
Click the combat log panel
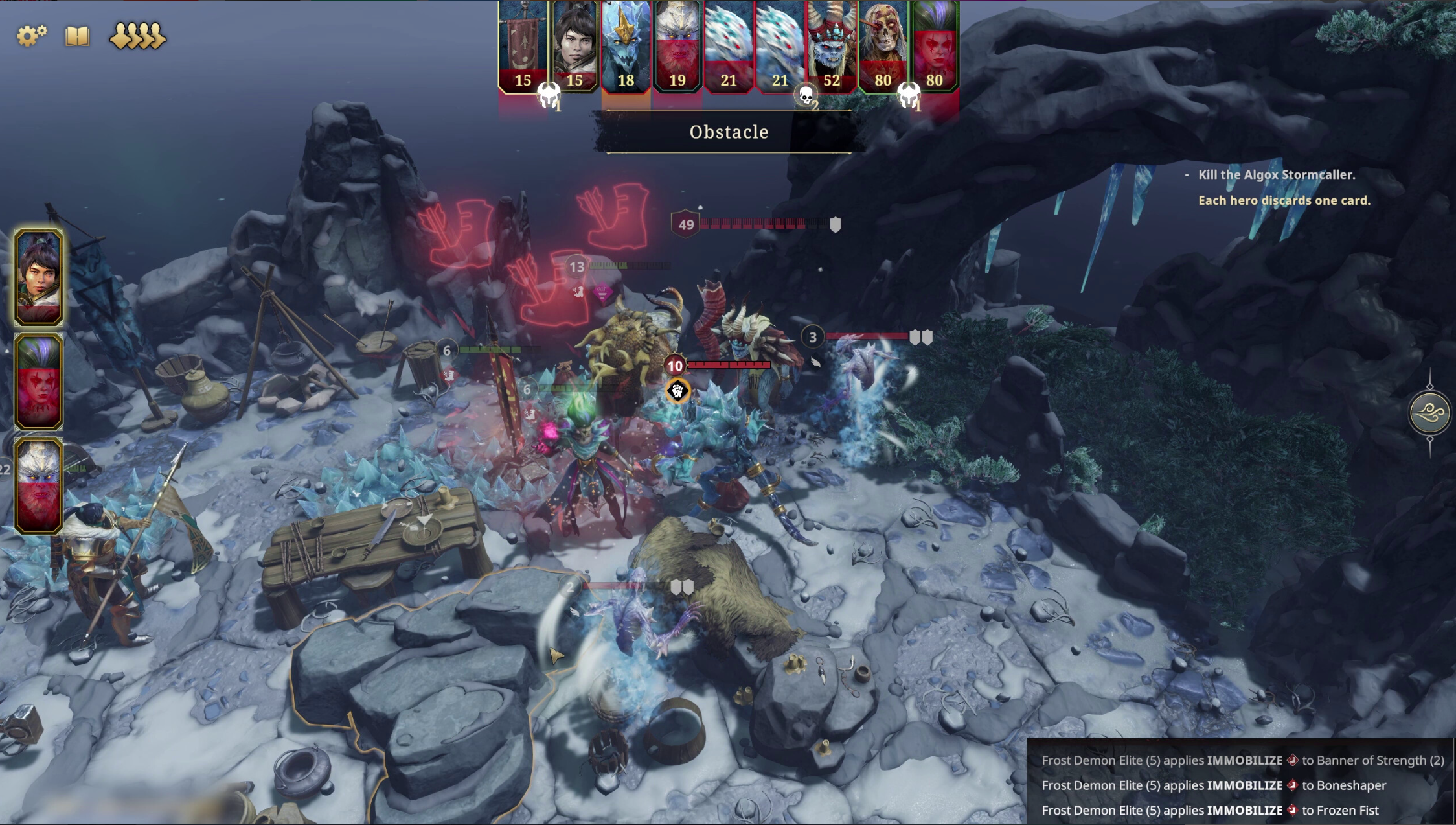click(x=1241, y=785)
